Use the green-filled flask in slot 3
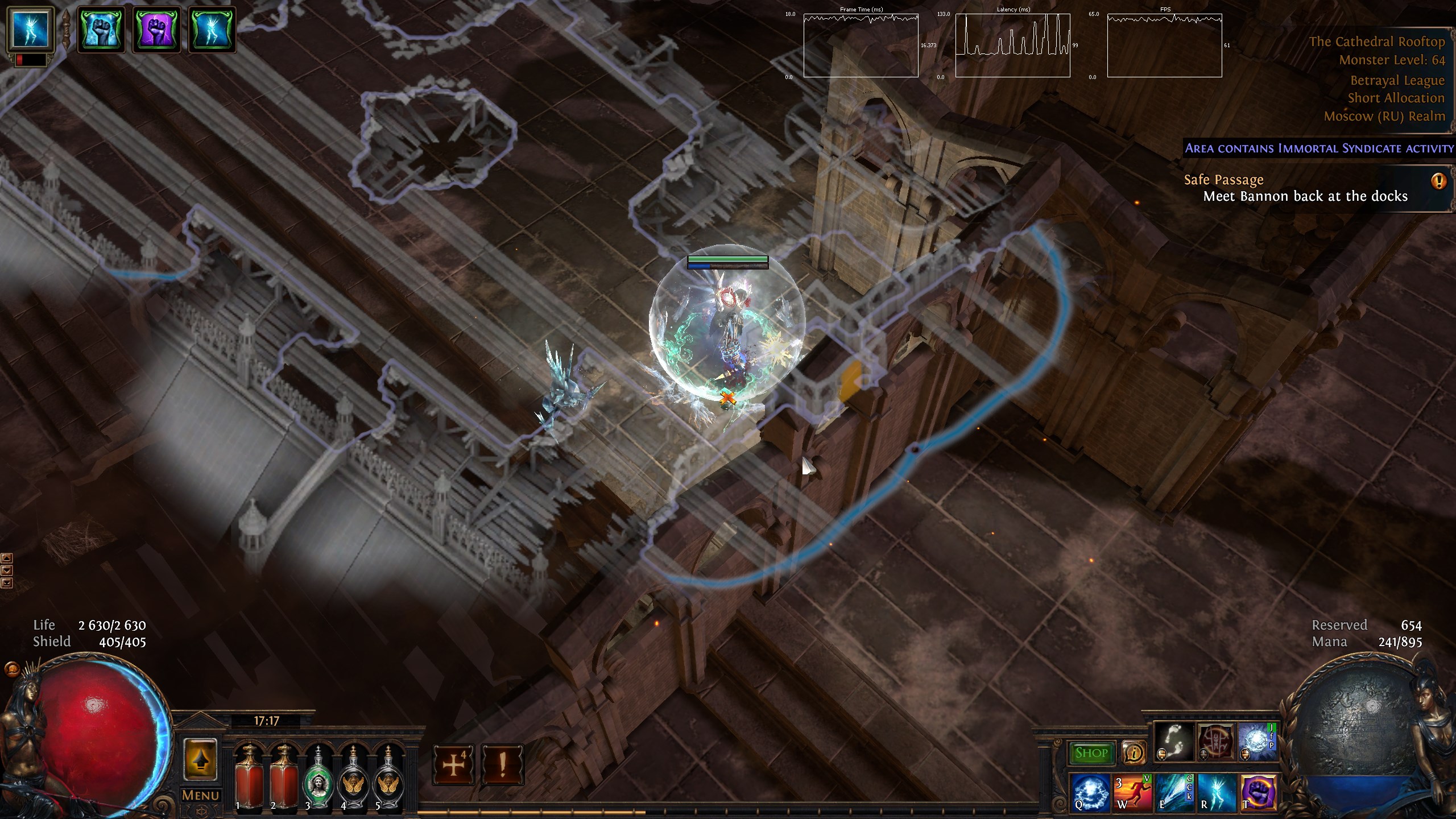This screenshot has width=1456, height=819. click(x=317, y=776)
